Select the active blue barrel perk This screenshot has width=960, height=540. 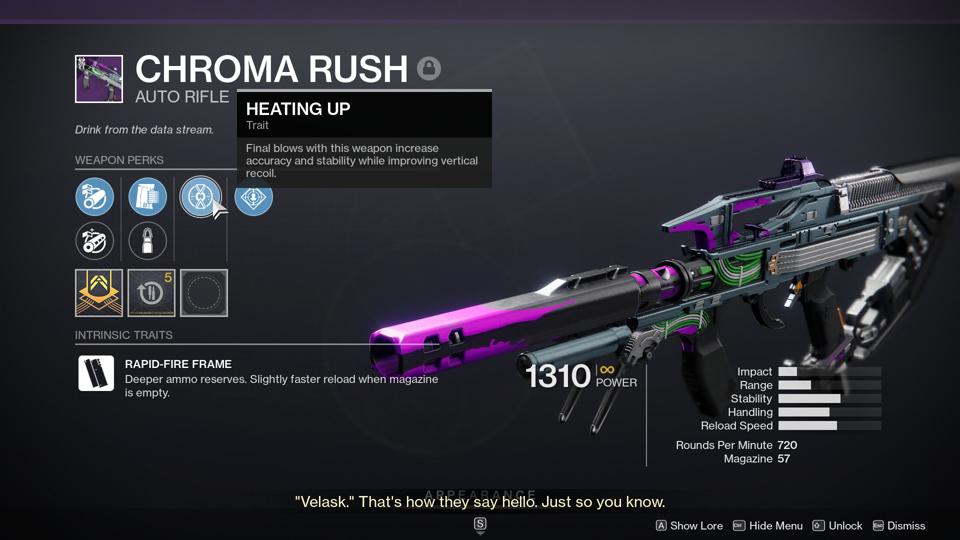tap(95, 197)
